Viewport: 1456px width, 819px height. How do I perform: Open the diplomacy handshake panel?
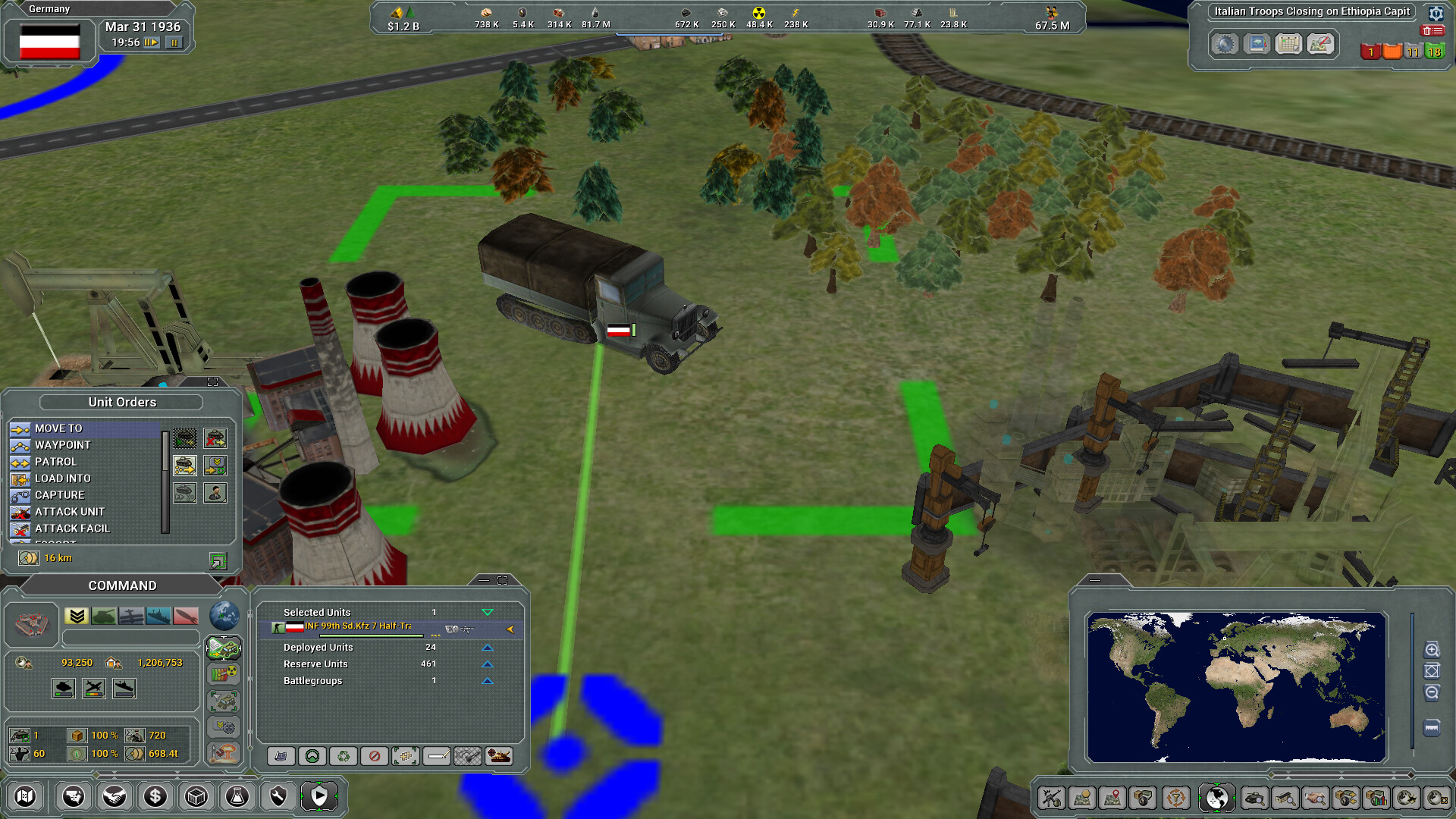(115, 796)
